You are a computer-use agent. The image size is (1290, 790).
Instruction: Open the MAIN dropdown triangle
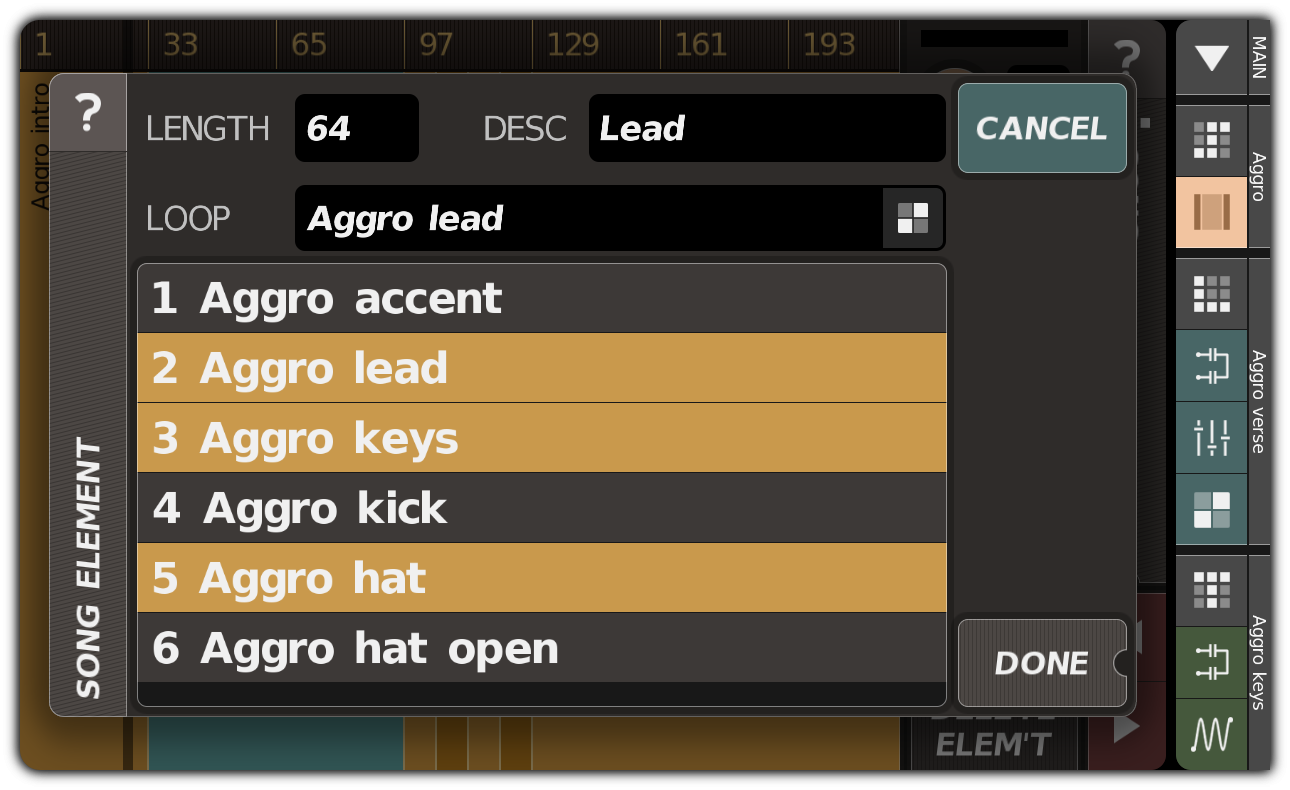pyautogui.click(x=1211, y=57)
